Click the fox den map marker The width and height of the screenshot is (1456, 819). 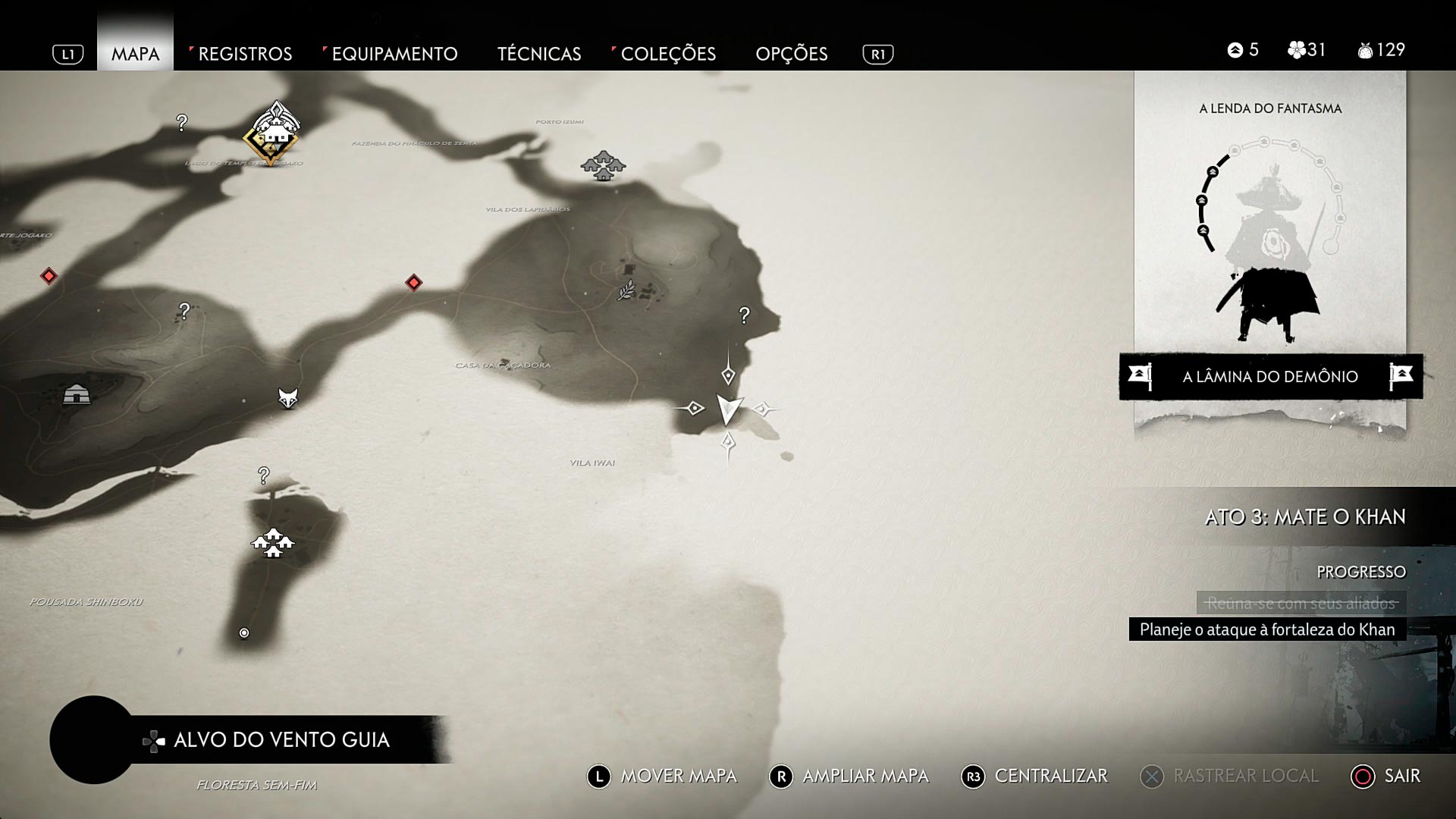pos(287,397)
